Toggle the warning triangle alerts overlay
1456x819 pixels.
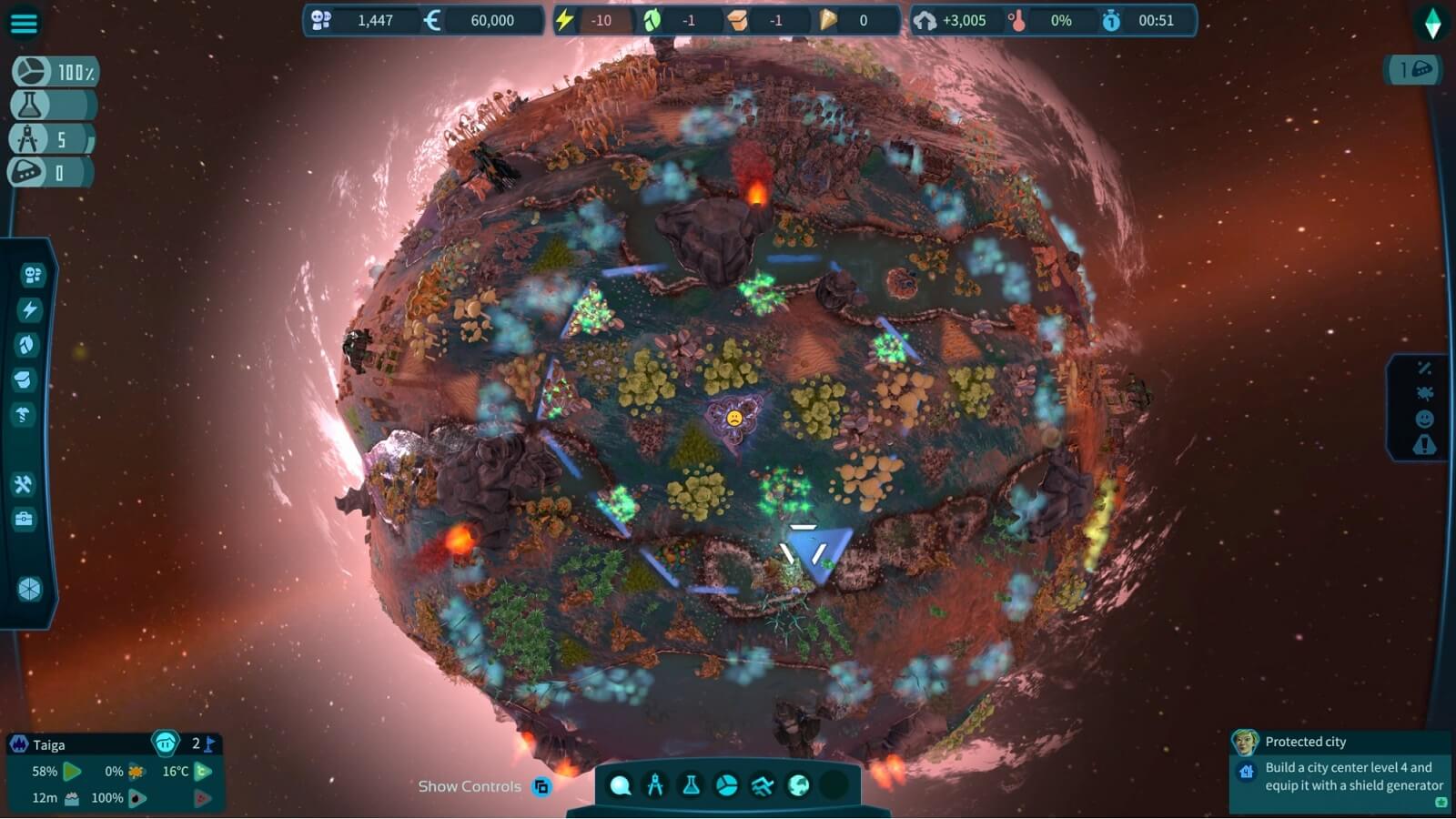(x=1424, y=445)
